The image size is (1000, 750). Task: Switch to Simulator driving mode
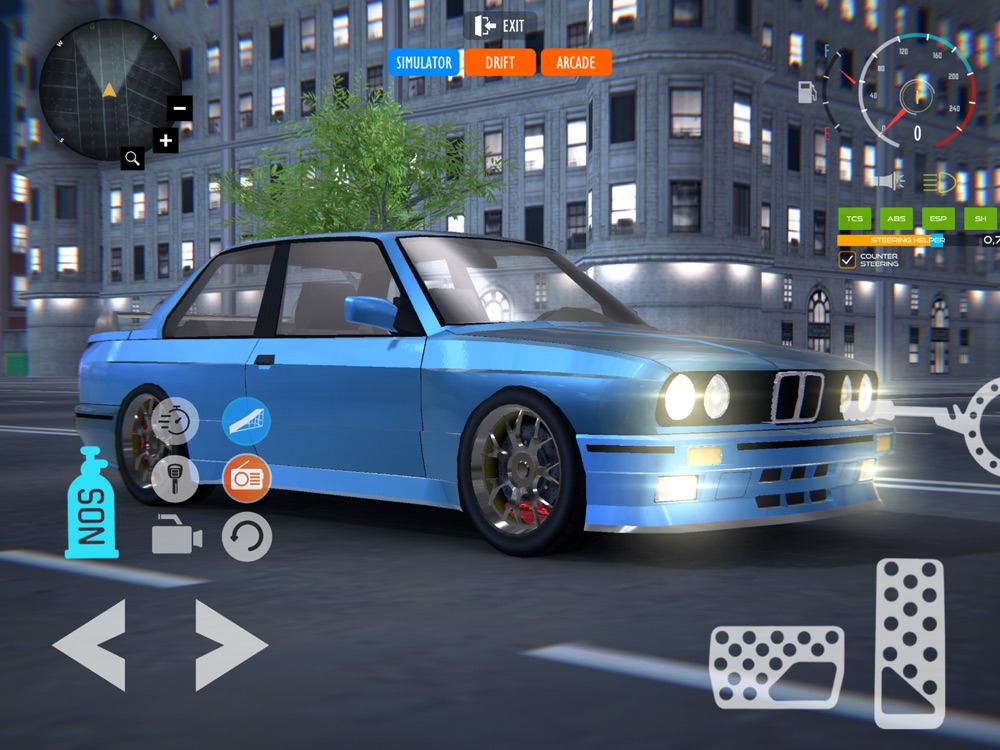tap(424, 62)
